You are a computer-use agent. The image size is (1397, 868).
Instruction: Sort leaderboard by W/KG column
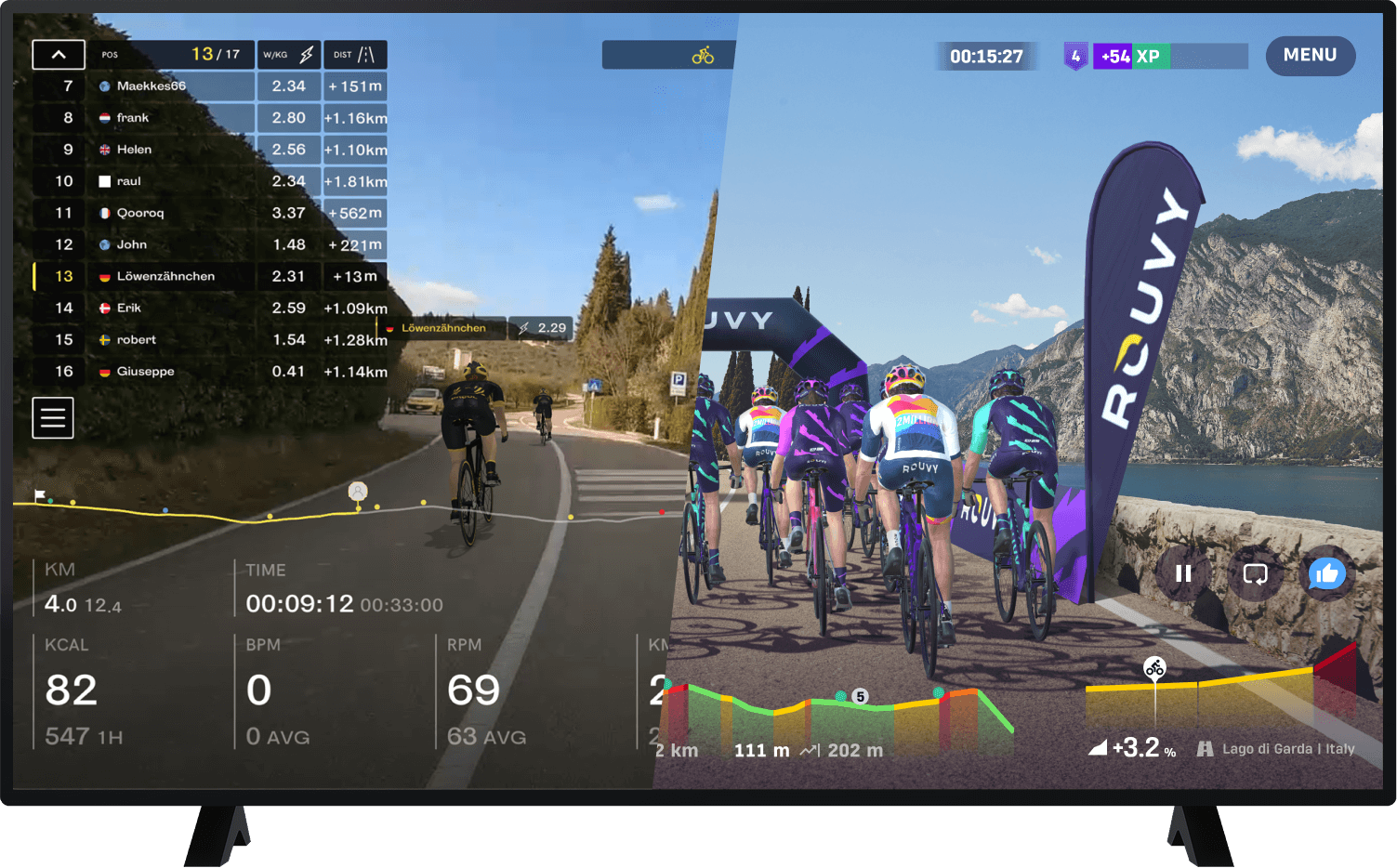[x=289, y=55]
